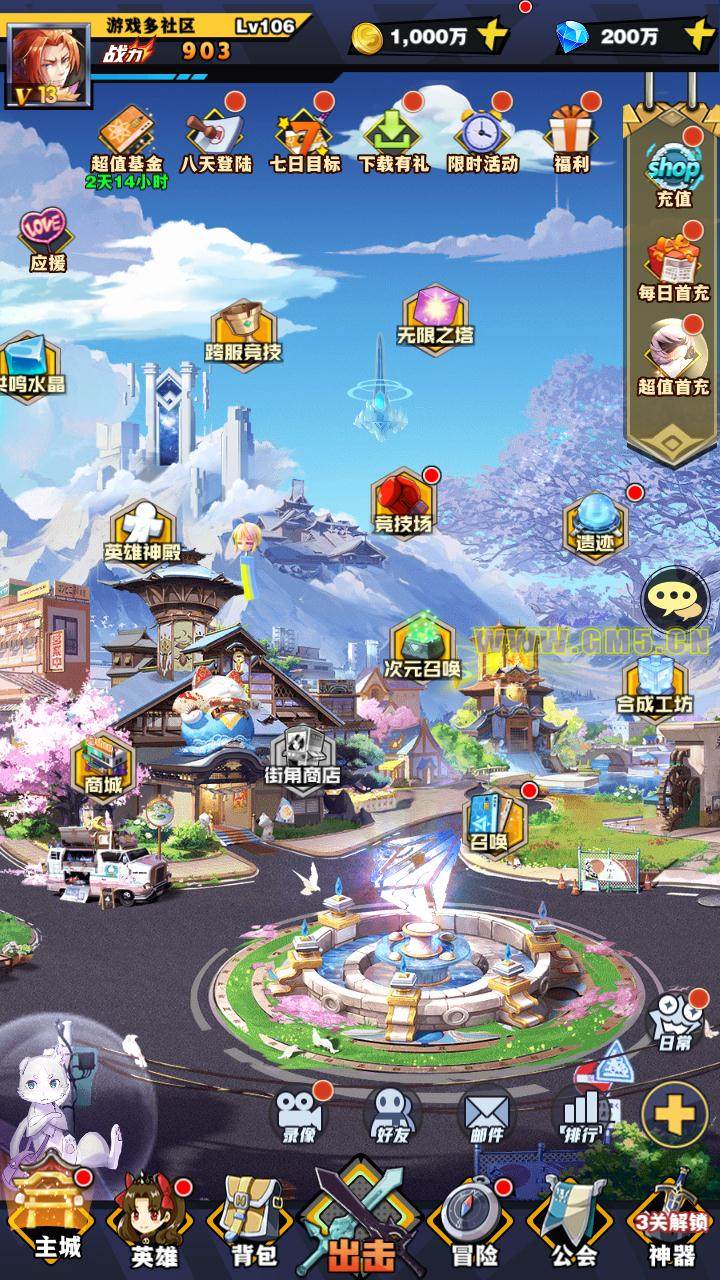The height and width of the screenshot is (1280, 720).
Task: Open 限时活动 timed events
Action: 482,138
